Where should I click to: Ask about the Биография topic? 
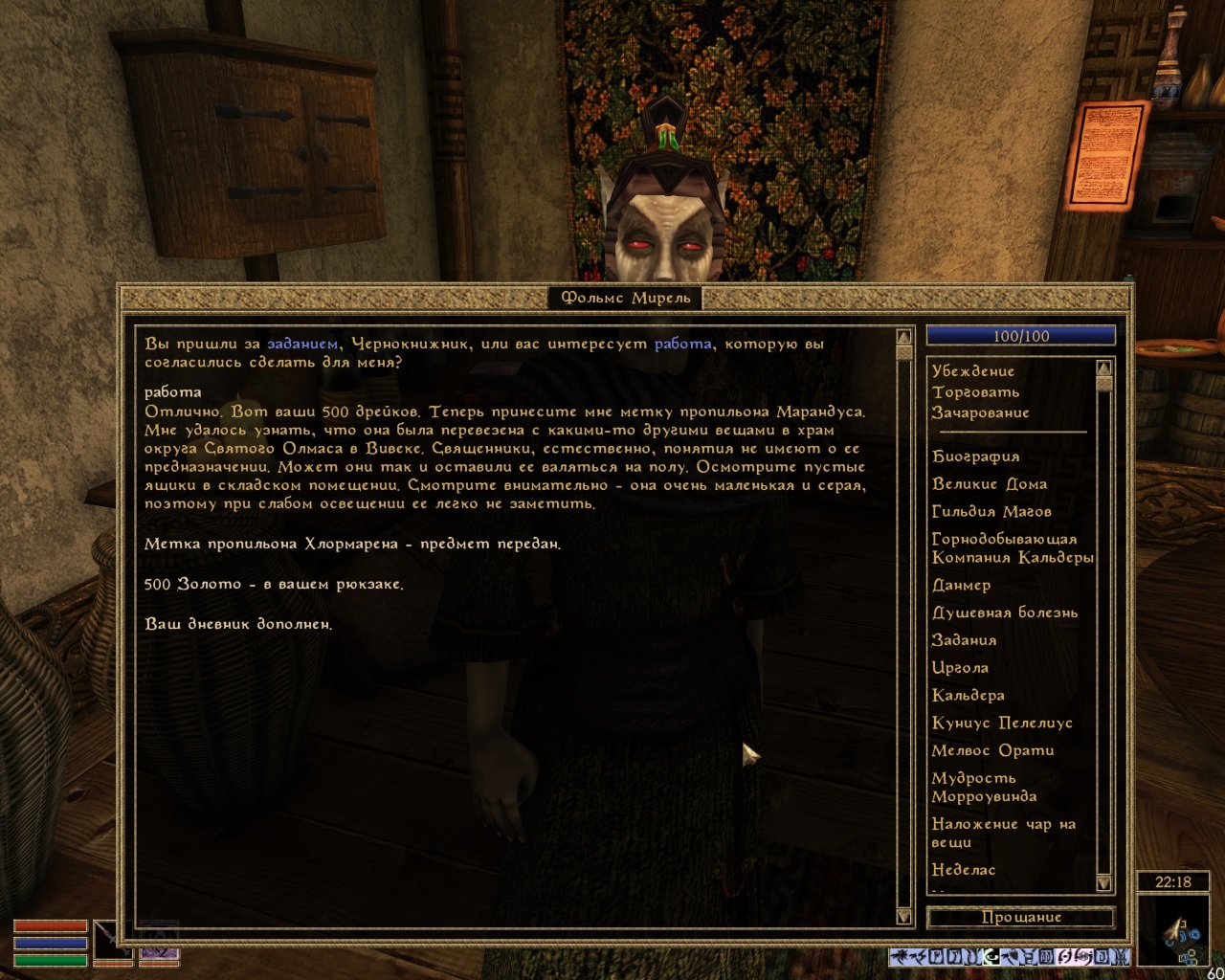(x=975, y=457)
